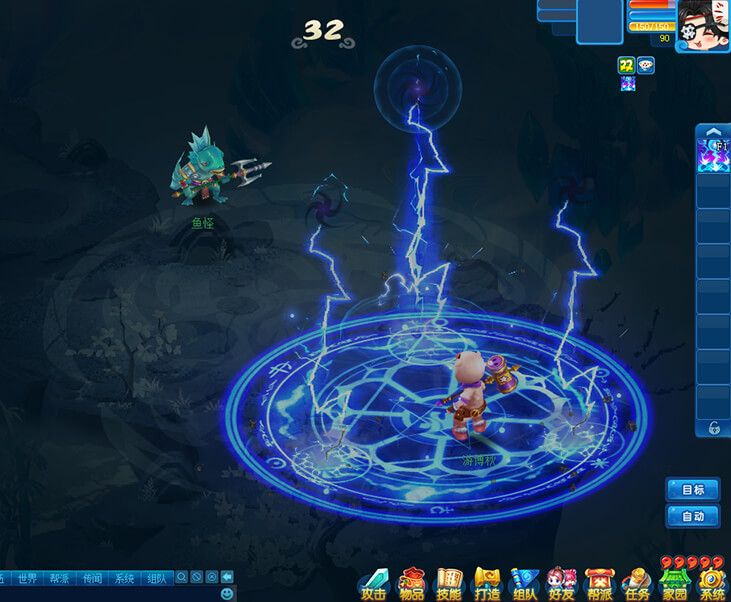The width and height of the screenshot is (731, 602).
Task: Switch to the 帮派 guild chat tab
Action: coord(60,578)
